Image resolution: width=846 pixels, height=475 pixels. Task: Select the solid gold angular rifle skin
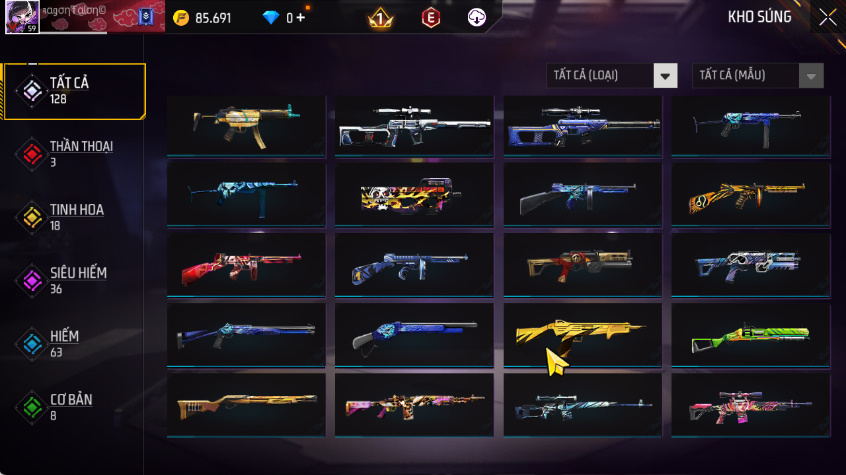582,335
